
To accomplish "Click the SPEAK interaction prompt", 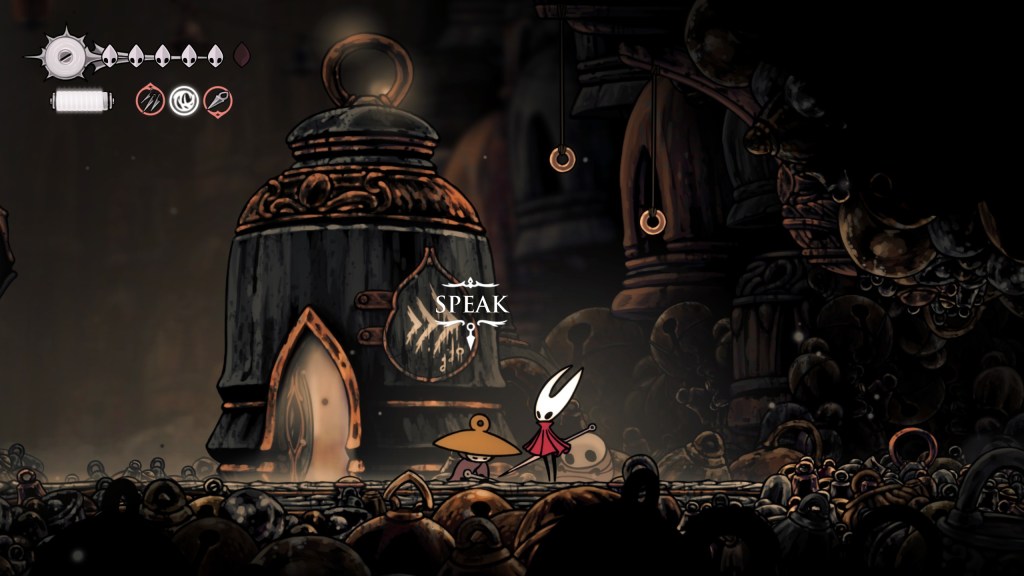I will pos(472,305).
